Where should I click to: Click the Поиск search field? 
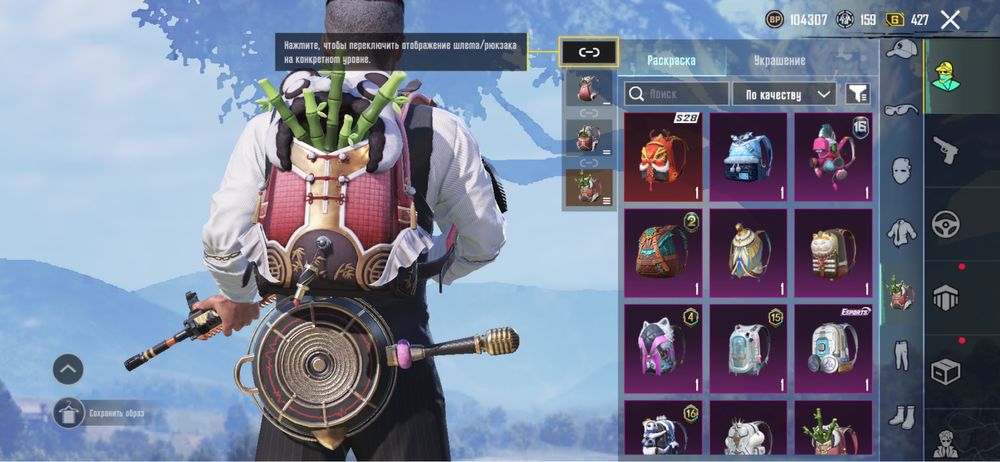(x=677, y=94)
